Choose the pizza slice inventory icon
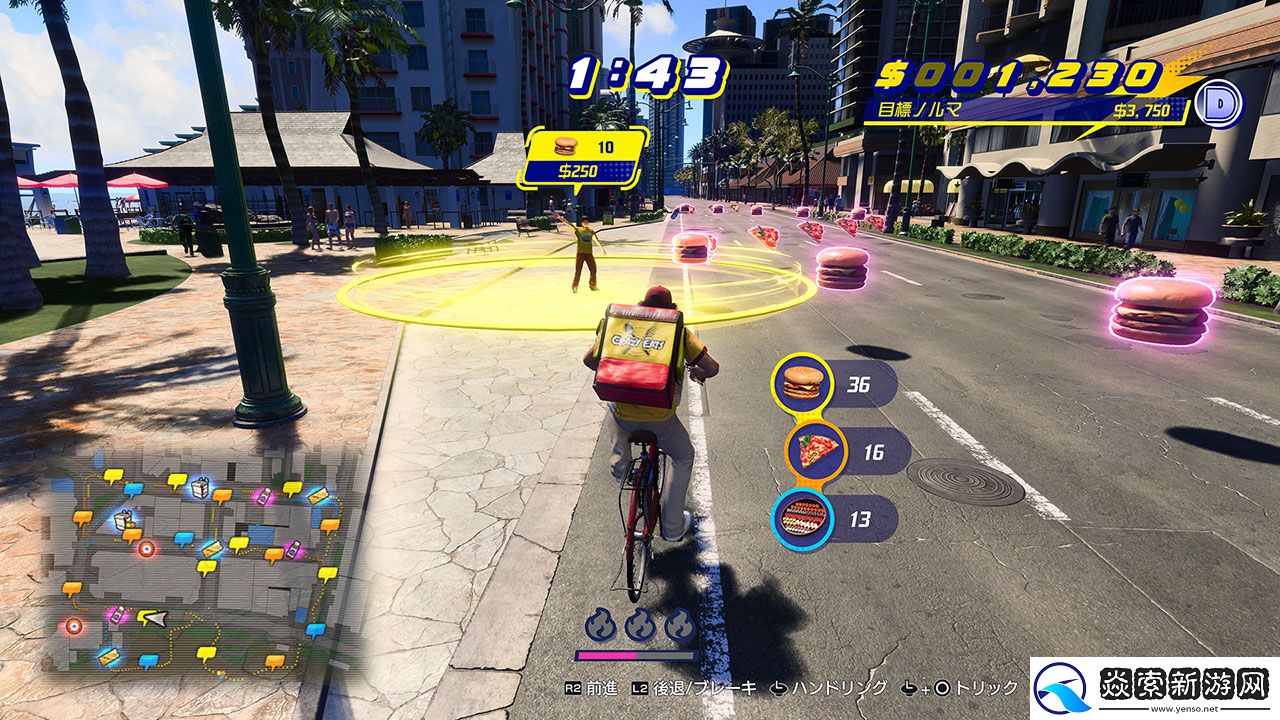The width and height of the screenshot is (1280, 720). pos(816,452)
